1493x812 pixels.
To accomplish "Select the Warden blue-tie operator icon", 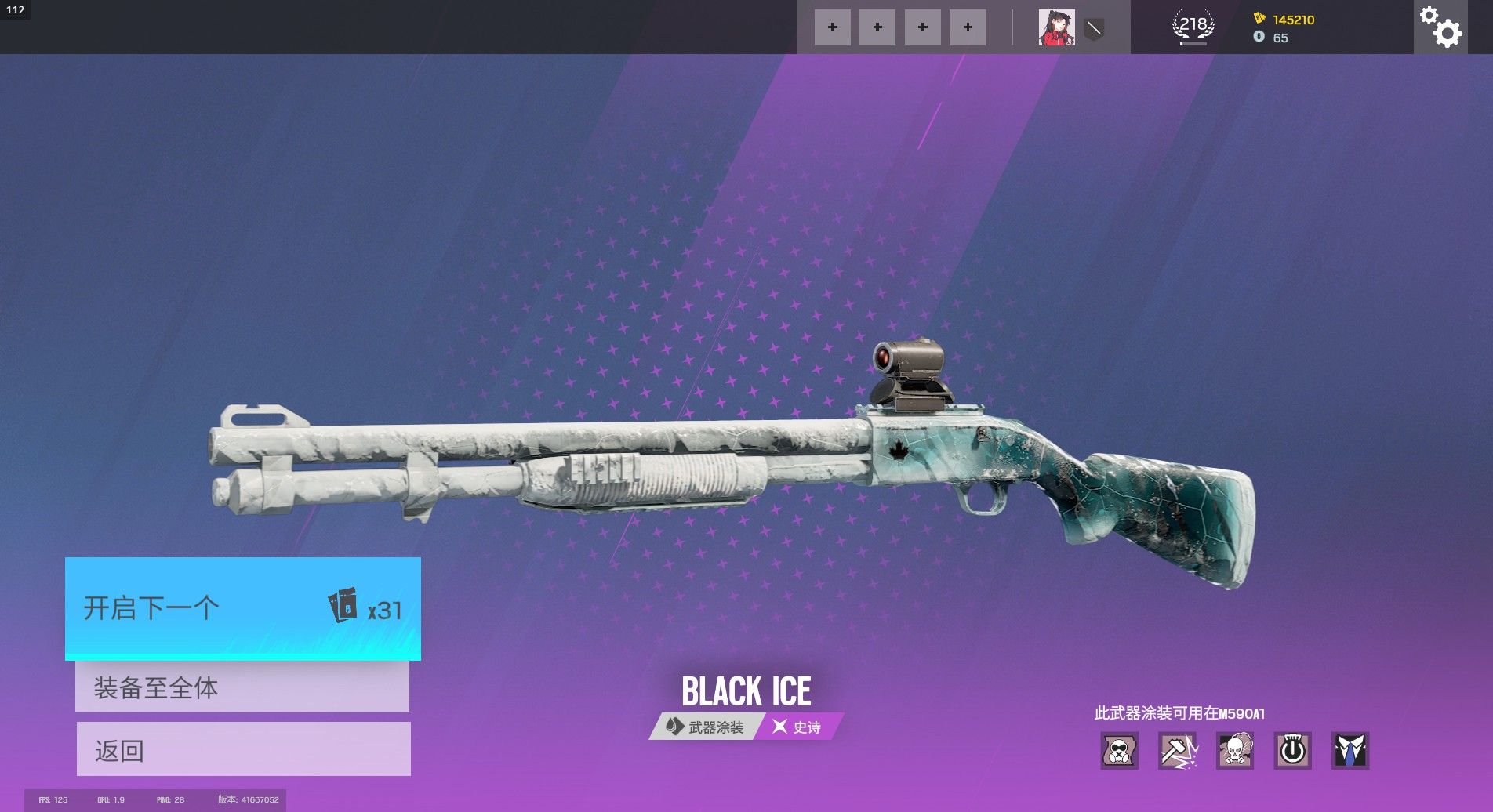I will click(x=1350, y=751).
